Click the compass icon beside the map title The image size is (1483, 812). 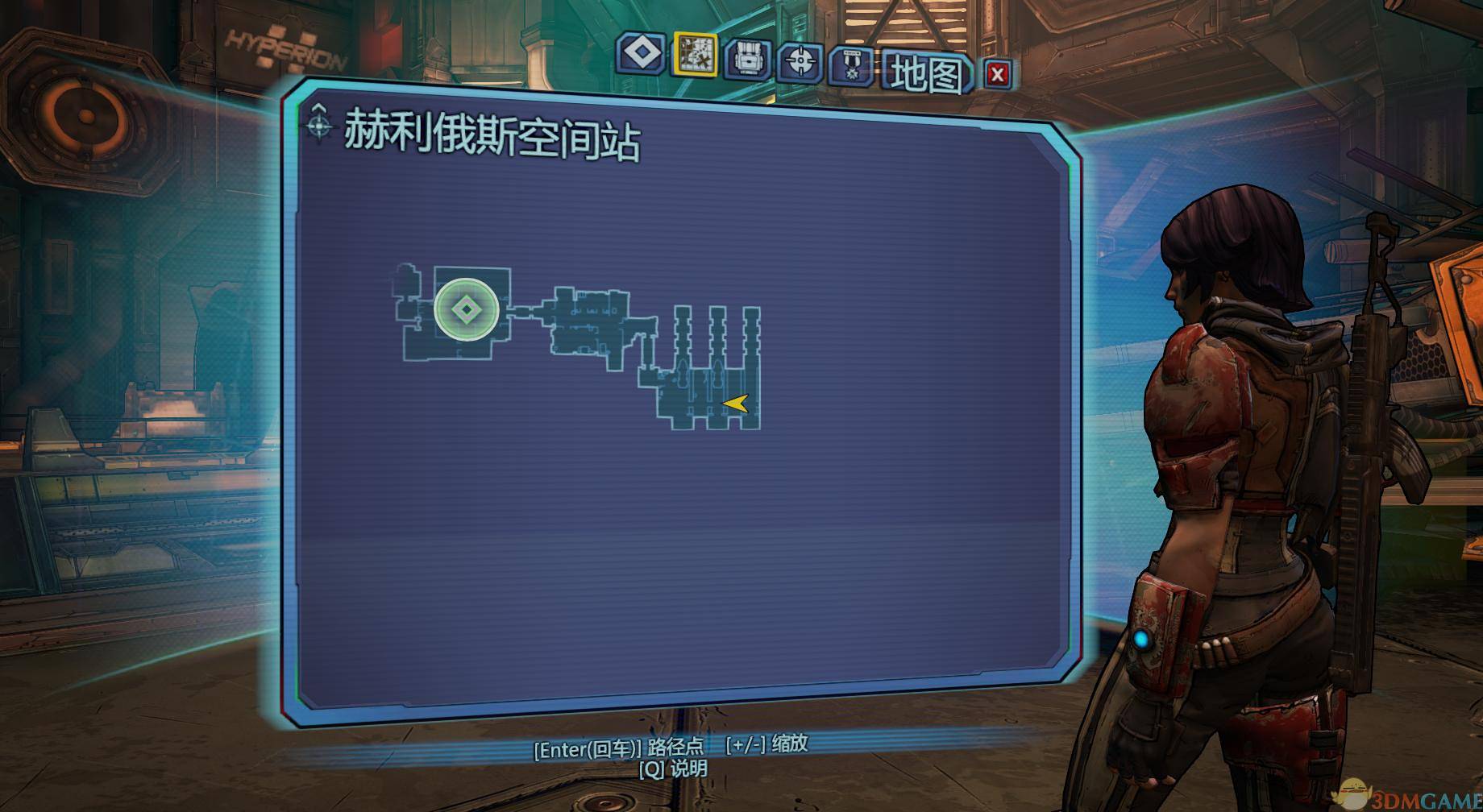click(x=320, y=126)
